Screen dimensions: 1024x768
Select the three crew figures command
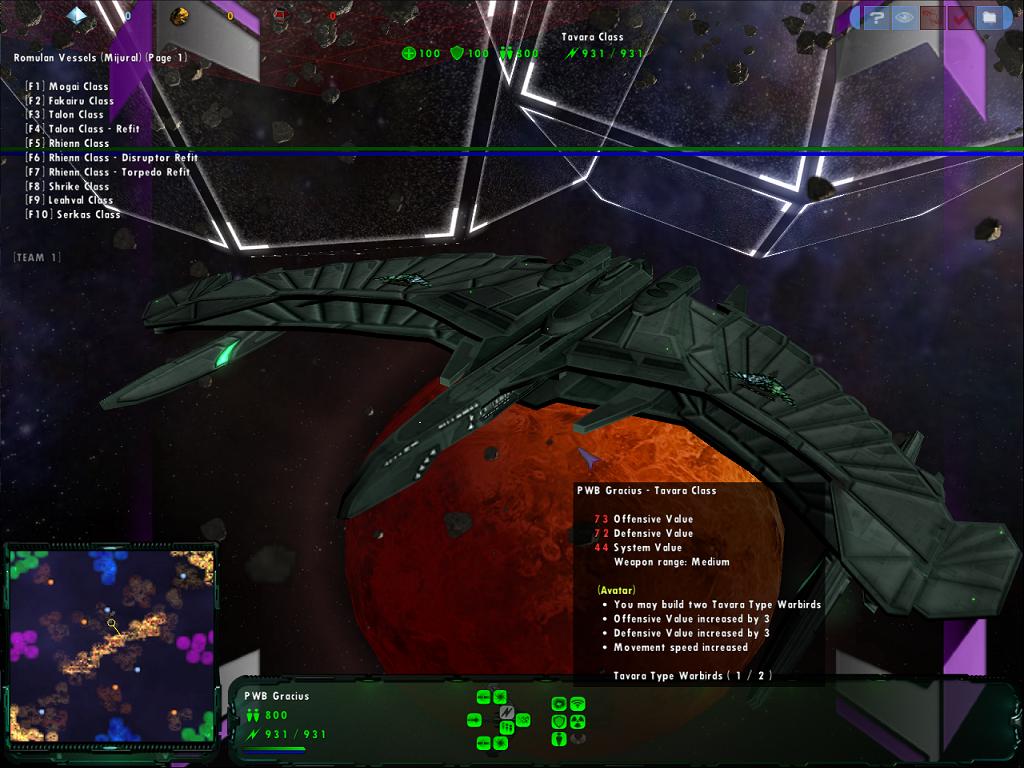(x=507, y=728)
